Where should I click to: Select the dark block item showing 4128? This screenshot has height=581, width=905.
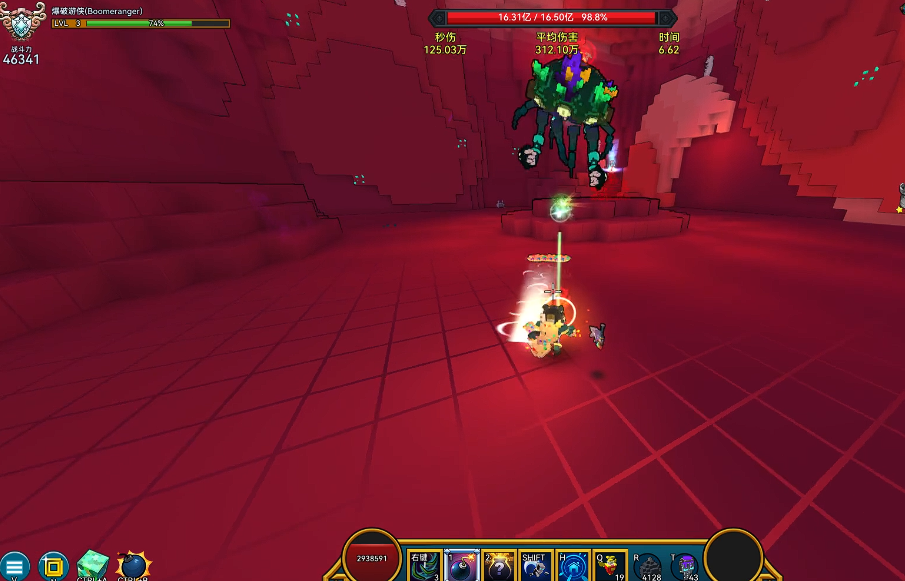(x=648, y=567)
